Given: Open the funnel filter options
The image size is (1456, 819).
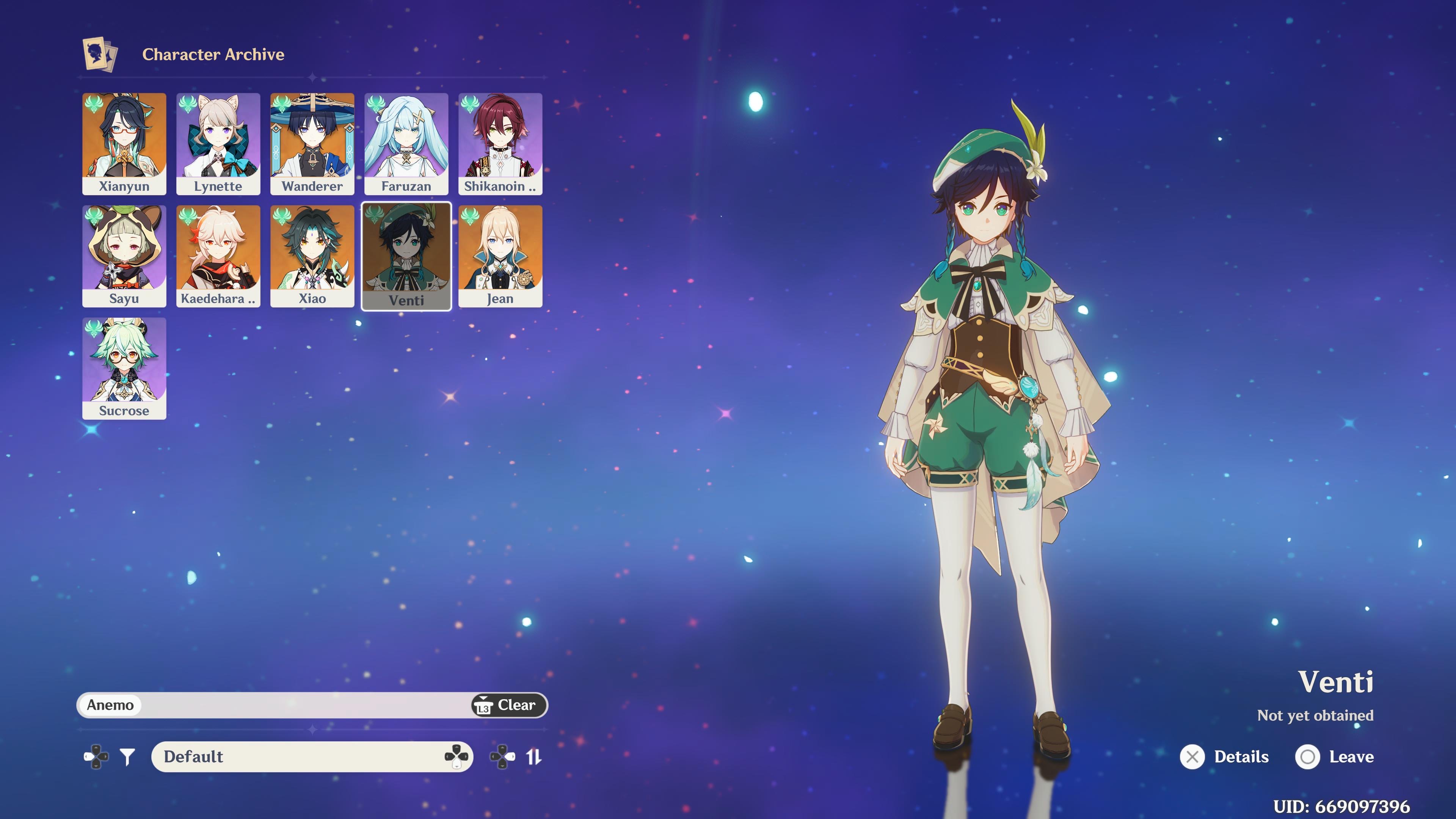Looking at the screenshot, I should pyautogui.click(x=128, y=756).
